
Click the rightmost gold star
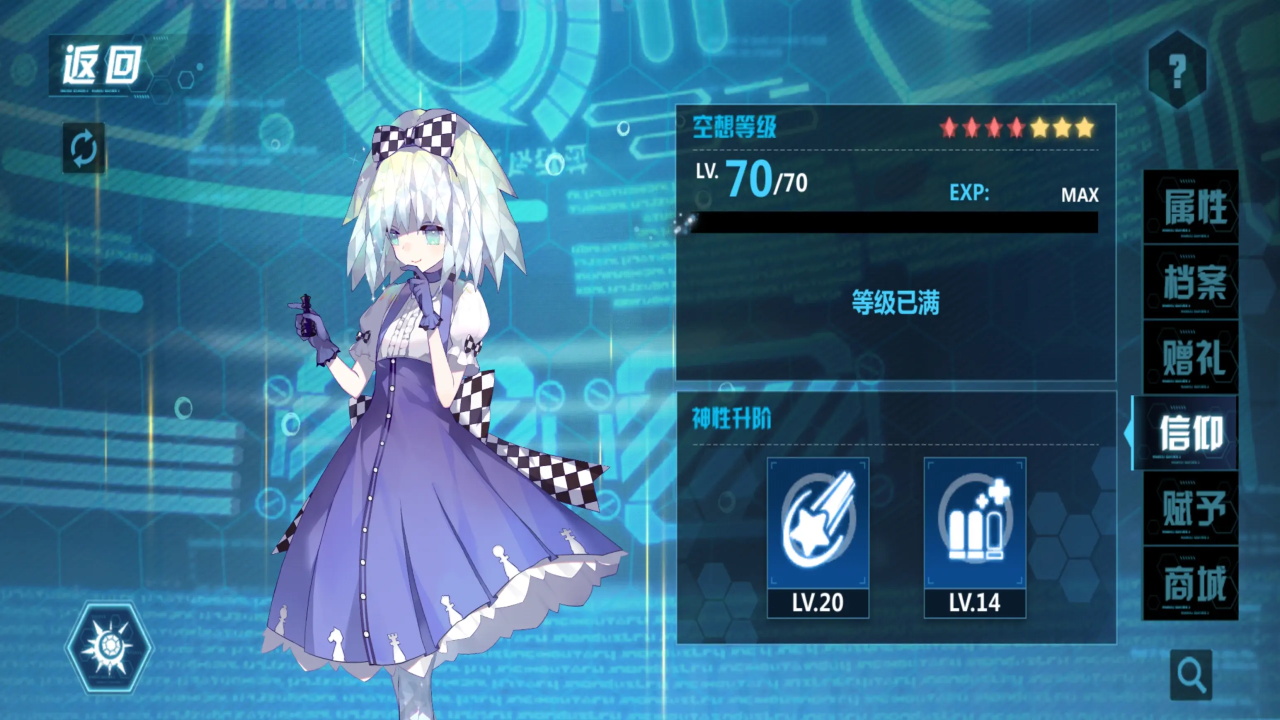pyautogui.click(x=1087, y=127)
